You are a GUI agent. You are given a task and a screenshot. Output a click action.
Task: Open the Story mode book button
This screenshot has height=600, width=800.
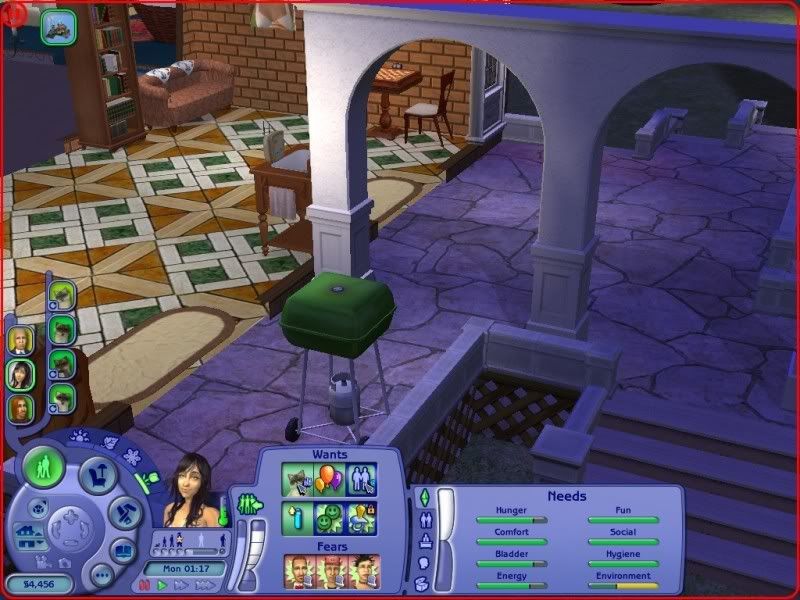123,551
